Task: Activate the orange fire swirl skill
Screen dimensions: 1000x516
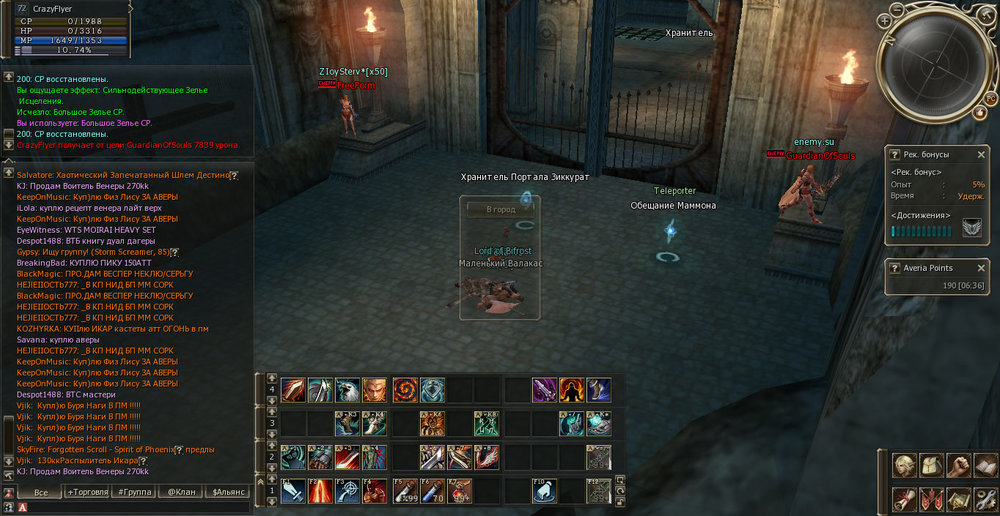Action: coord(404,390)
